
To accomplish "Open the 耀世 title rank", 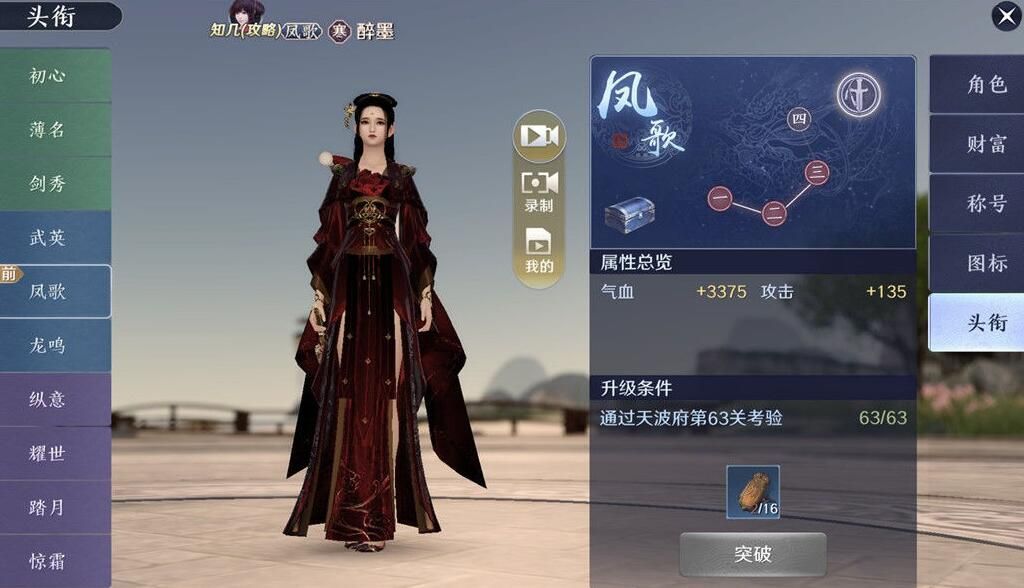I will [50, 454].
